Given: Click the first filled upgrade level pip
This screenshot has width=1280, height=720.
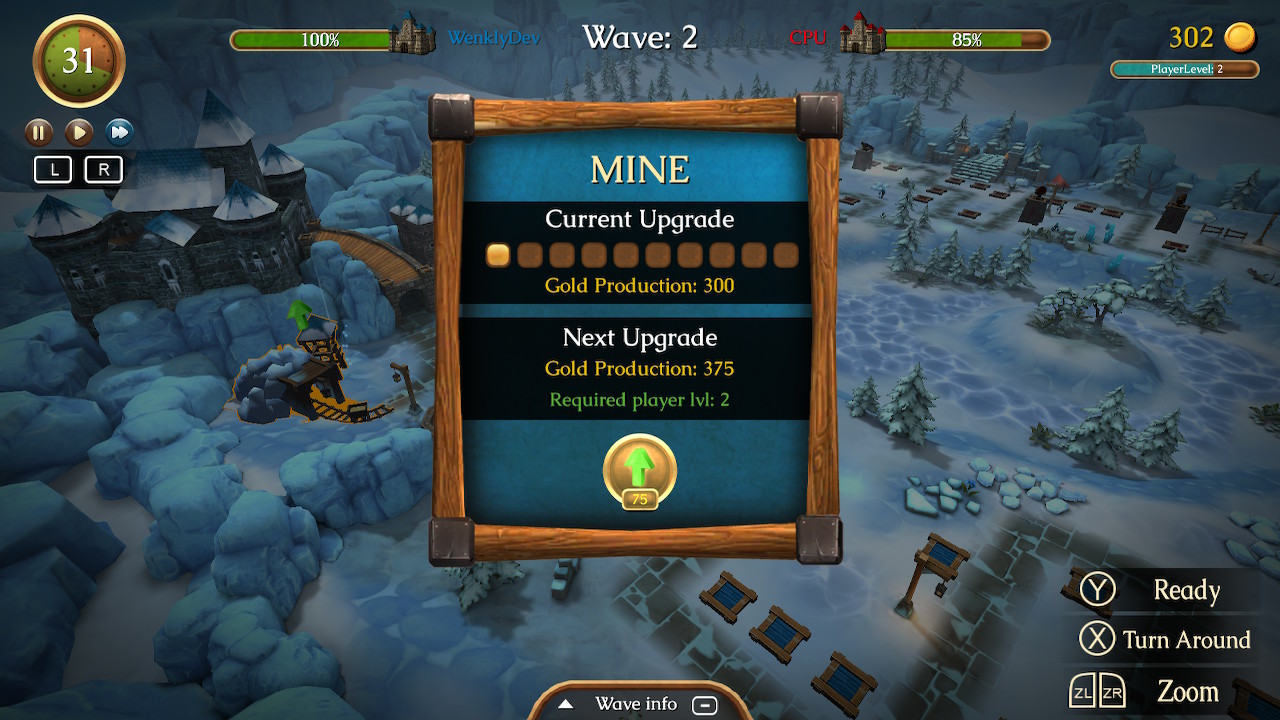Looking at the screenshot, I should pos(498,255).
